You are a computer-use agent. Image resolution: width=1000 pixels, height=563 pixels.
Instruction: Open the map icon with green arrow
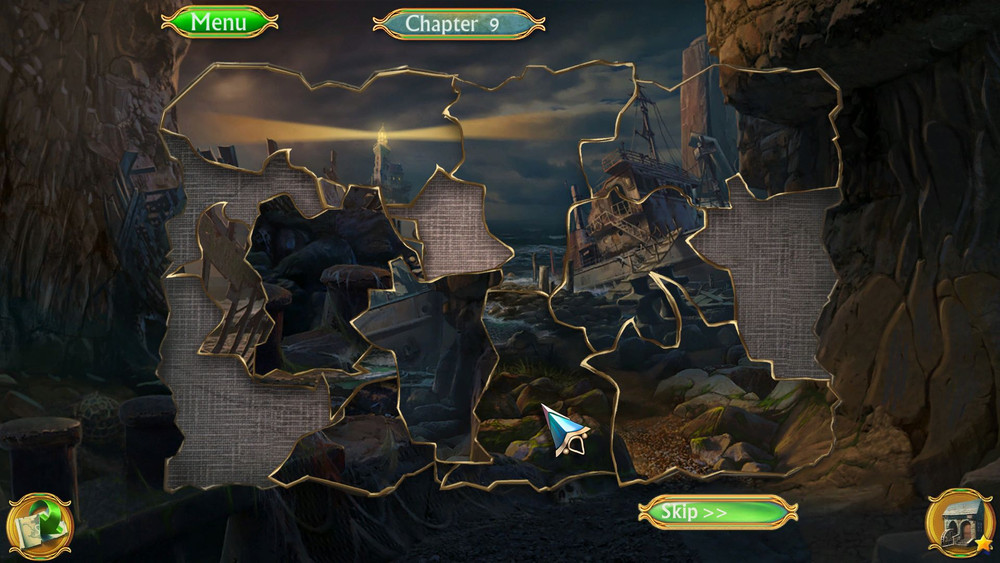coord(39,526)
